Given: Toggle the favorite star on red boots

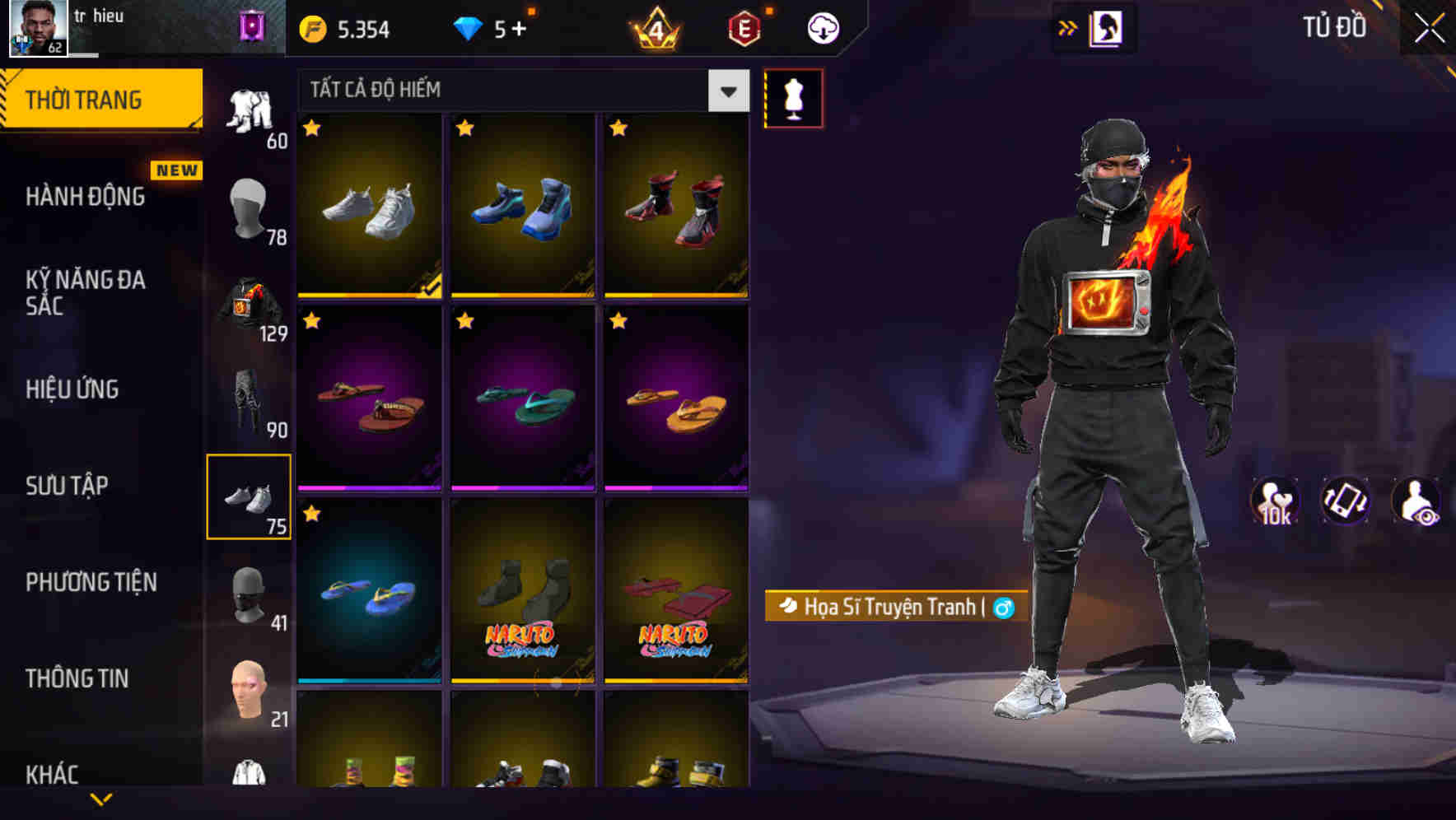Looking at the screenshot, I should pos(617,128).
